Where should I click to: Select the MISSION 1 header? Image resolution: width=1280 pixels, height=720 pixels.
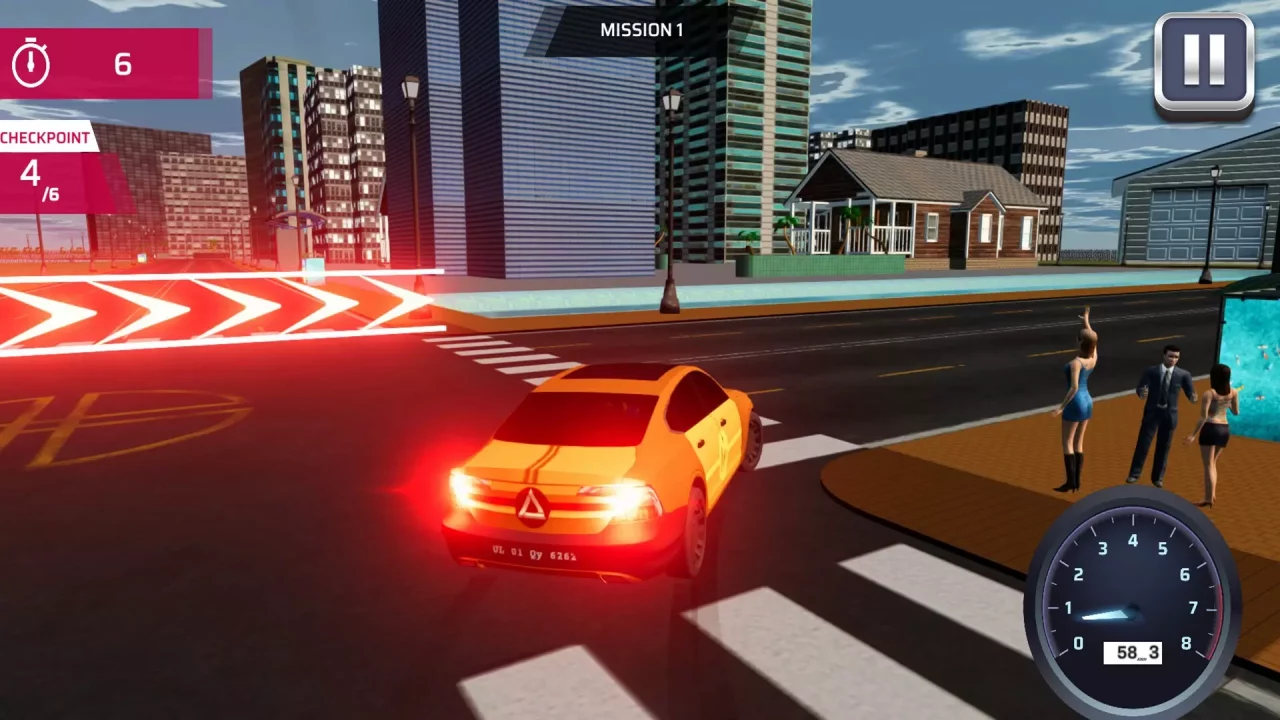click(641, 29)
